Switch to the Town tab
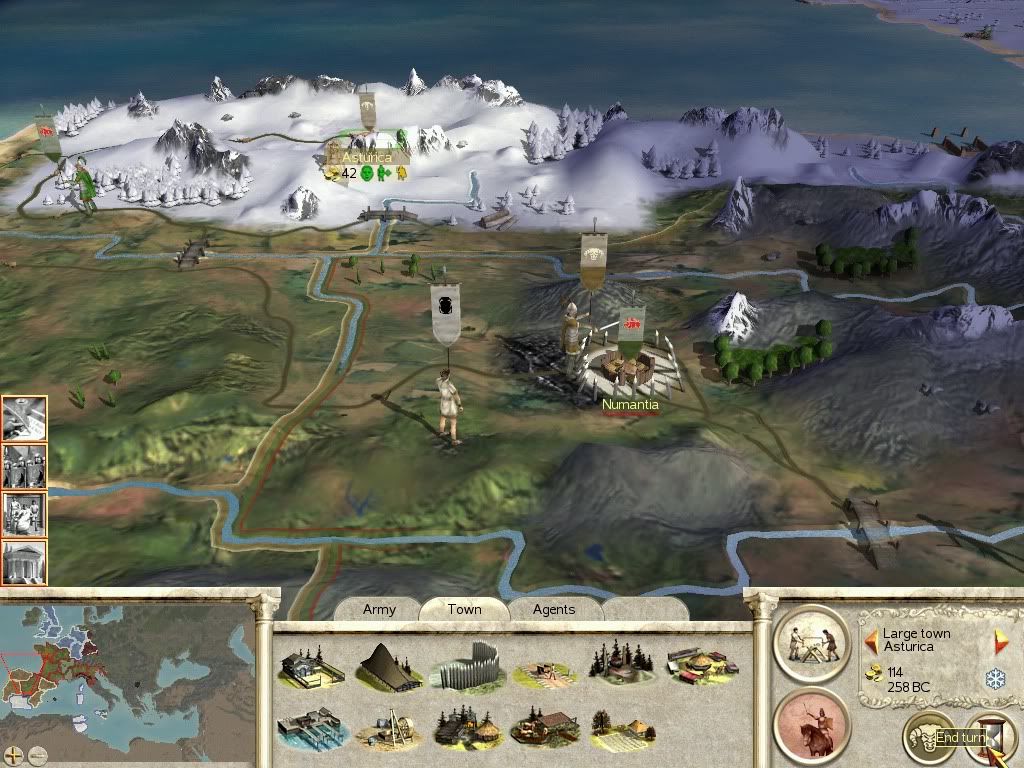Screen dimensions: 1024x768 coord(464,609)
